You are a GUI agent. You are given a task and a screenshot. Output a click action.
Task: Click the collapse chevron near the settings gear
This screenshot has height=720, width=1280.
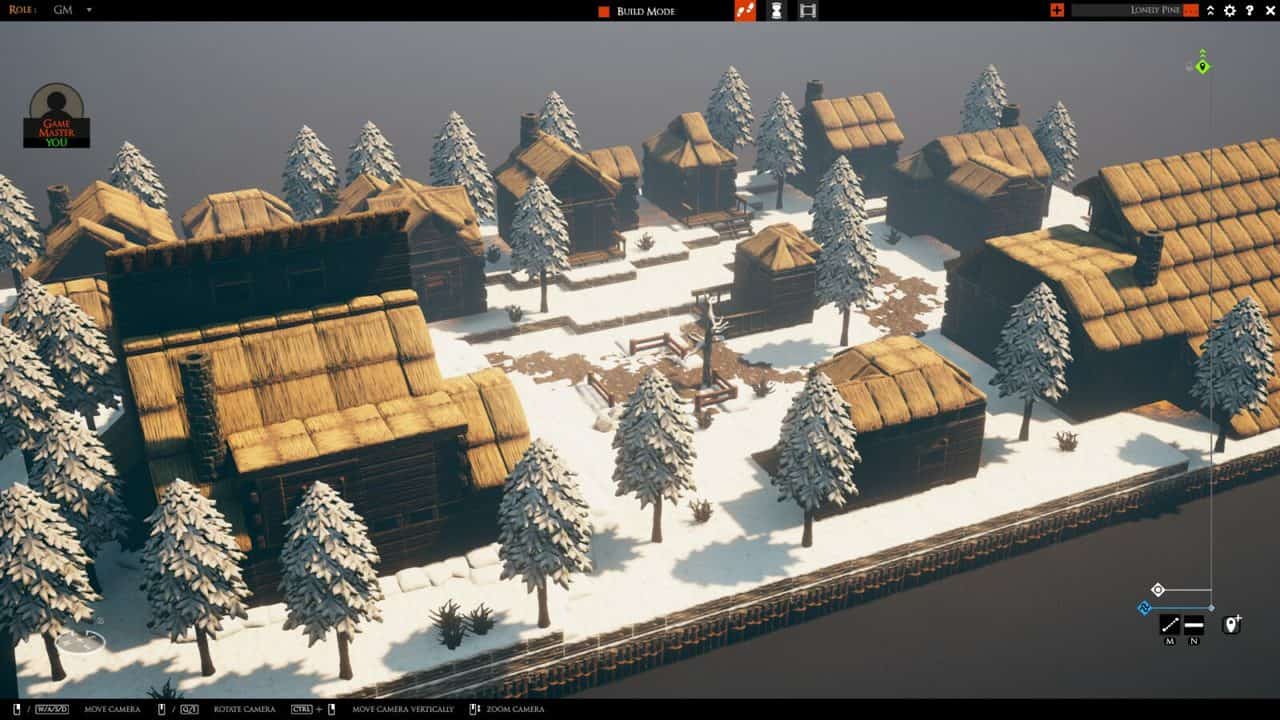pyautogui.click(x=1211, y=10)
